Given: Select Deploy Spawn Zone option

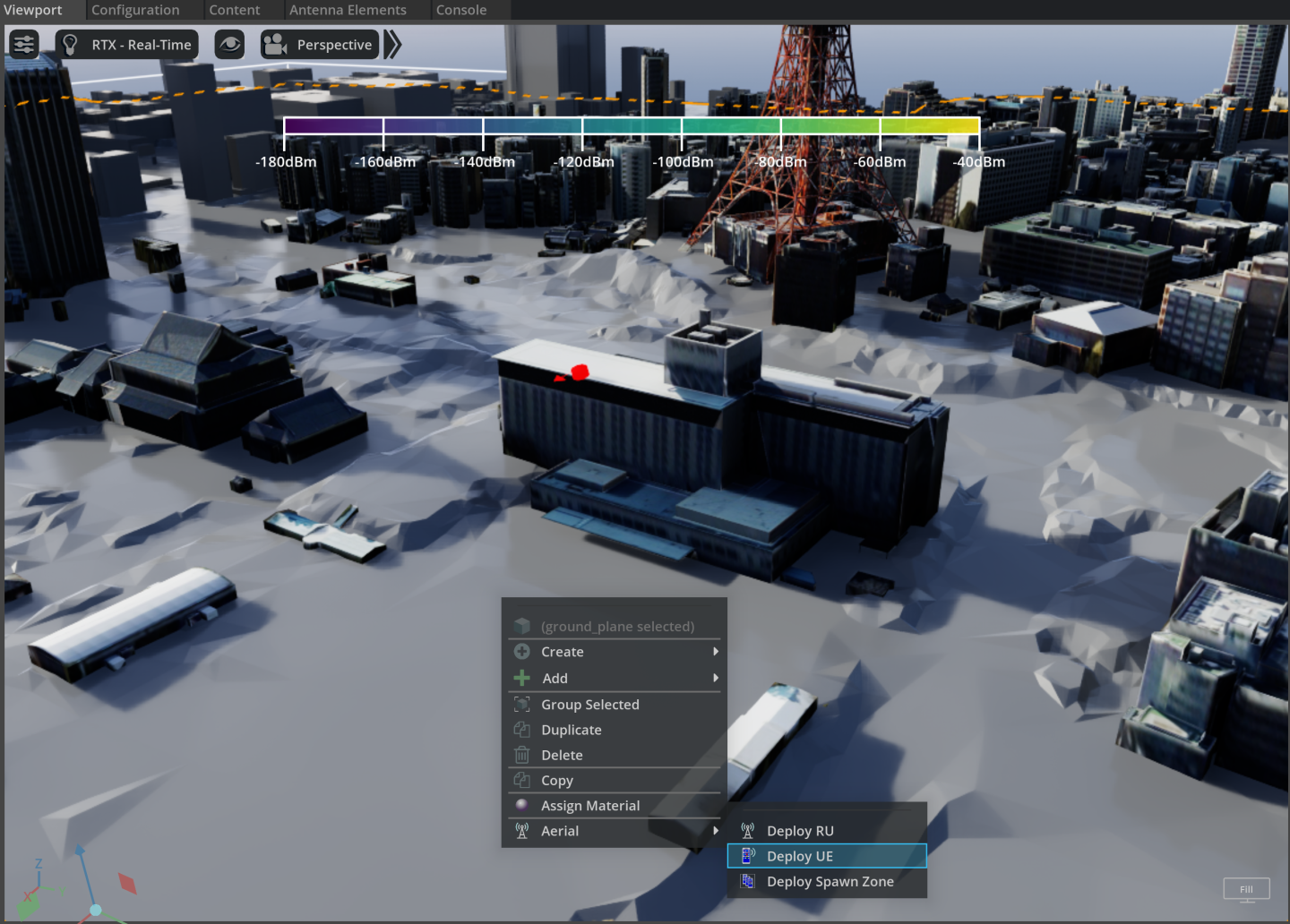Looking at the screenshot, I should [x=830, y=881].
